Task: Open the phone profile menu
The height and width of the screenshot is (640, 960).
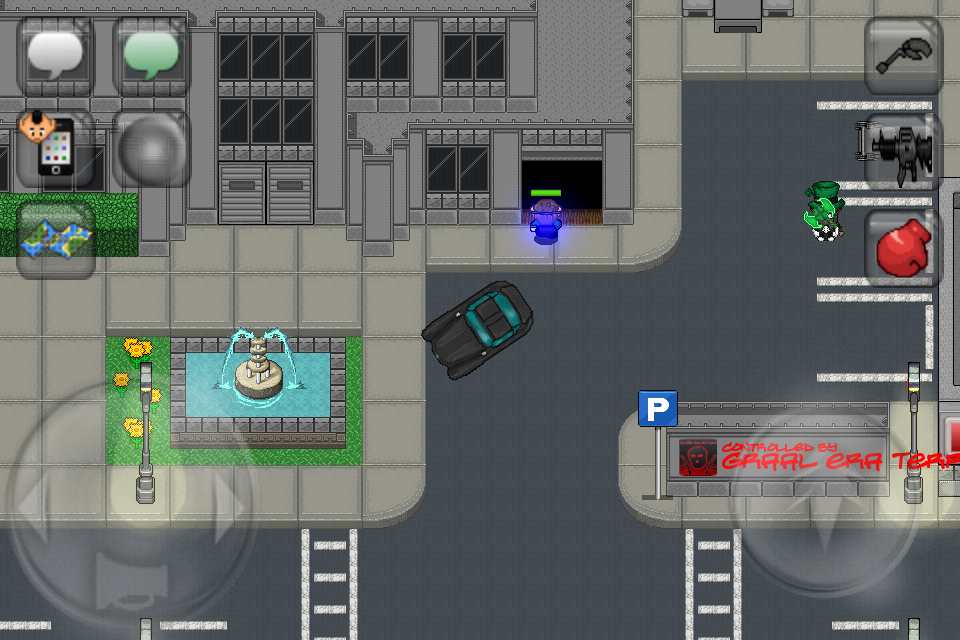Action: tap(56, 148)
